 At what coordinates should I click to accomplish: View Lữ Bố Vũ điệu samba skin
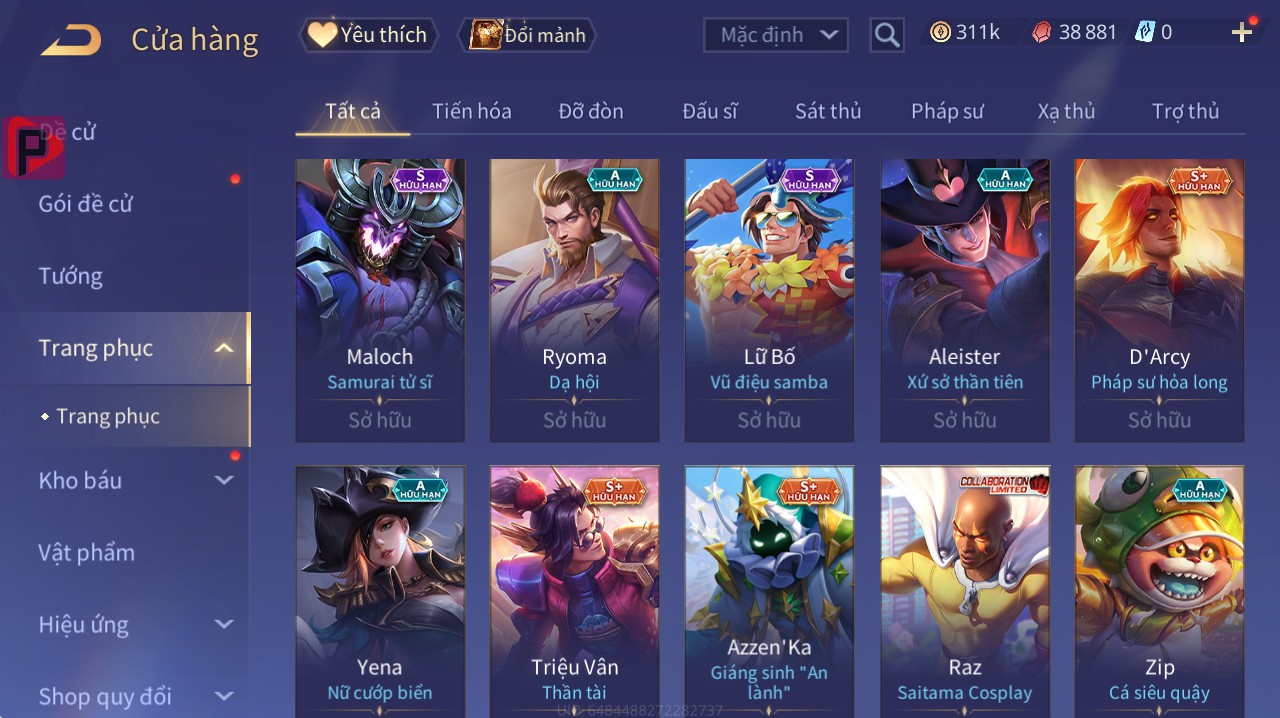769,300
